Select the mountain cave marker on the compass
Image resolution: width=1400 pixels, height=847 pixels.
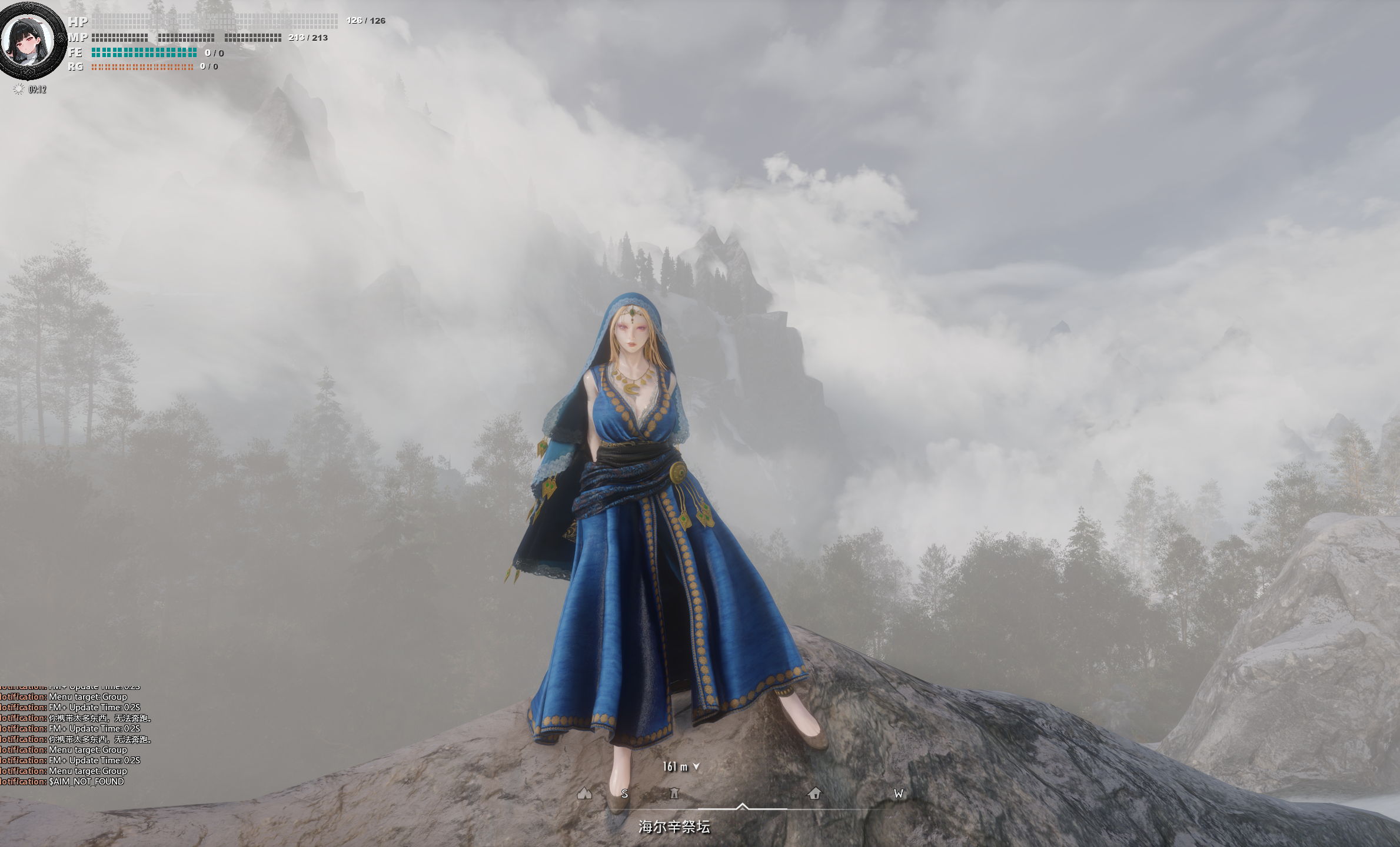[x=584, y=793]
